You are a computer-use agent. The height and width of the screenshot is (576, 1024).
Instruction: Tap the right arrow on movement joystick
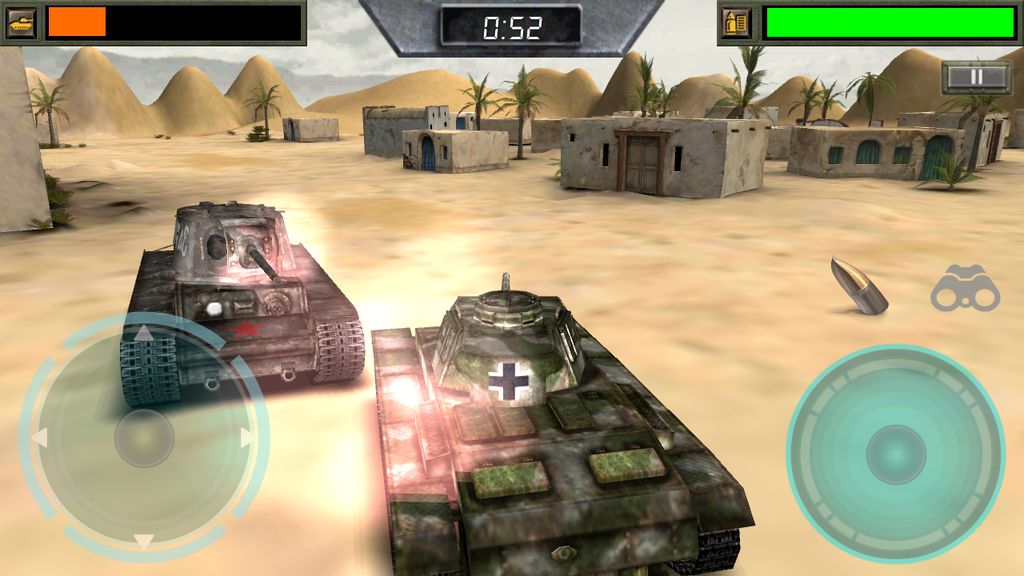[247, 438]
